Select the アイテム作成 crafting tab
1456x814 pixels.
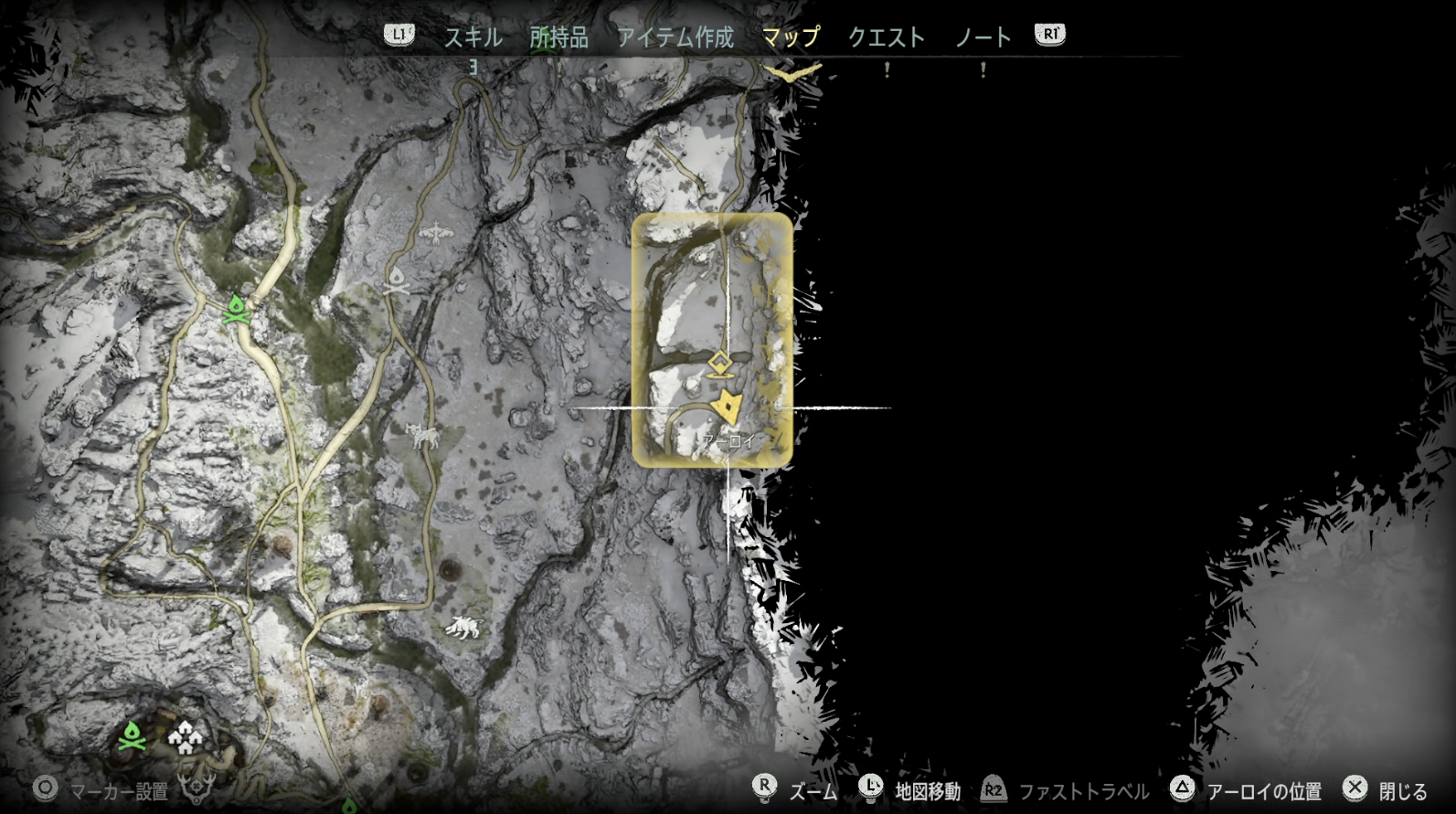coord(675,37)
